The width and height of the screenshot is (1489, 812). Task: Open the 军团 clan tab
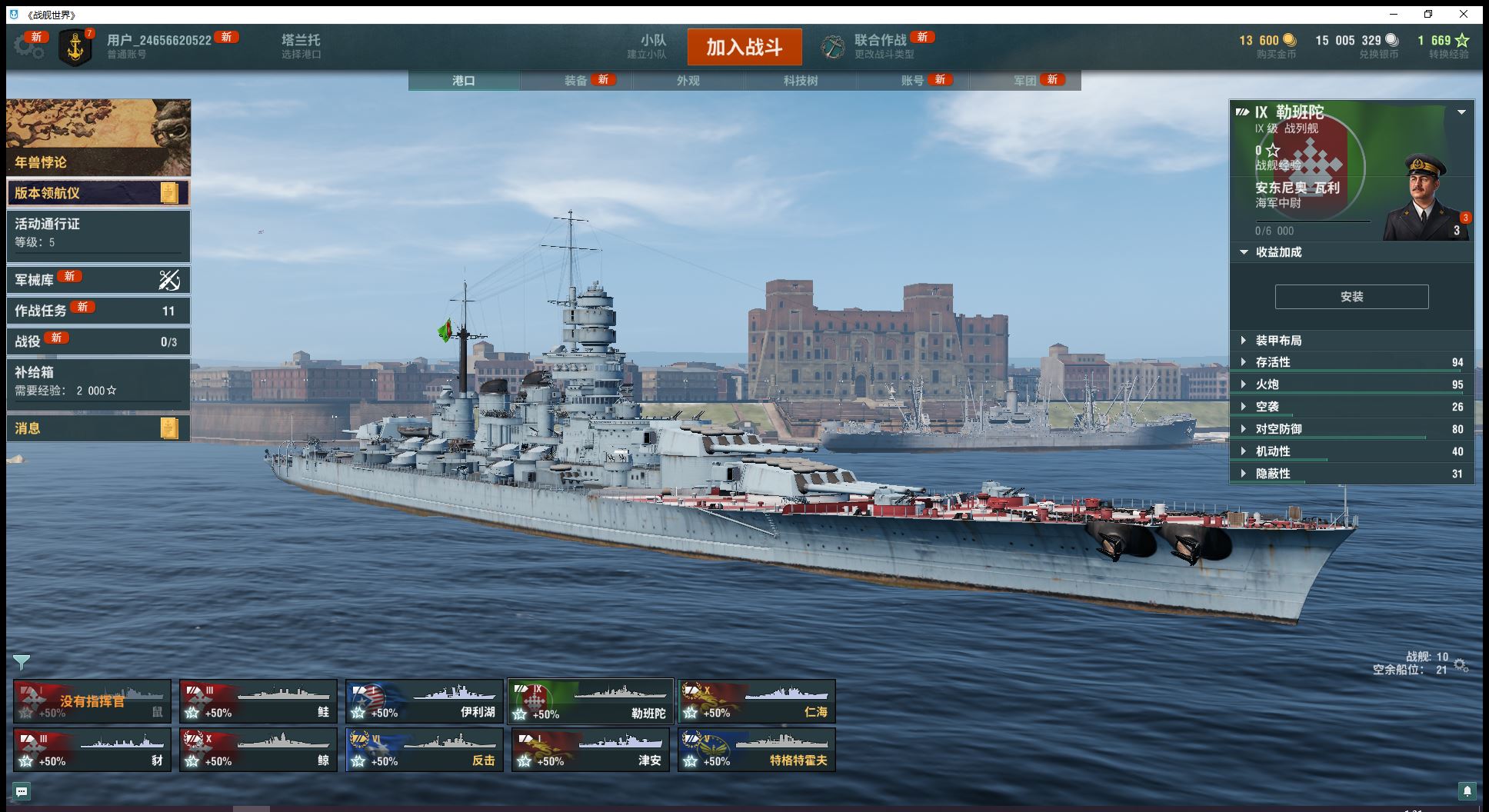coord(1025,81)
